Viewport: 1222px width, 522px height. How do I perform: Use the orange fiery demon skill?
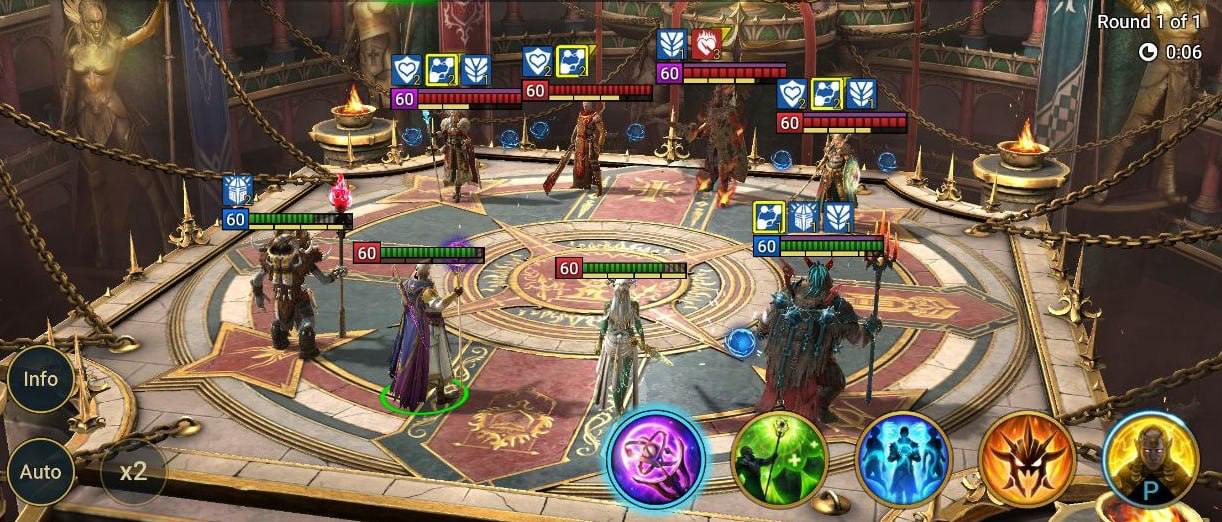[x=1026, y=459]
